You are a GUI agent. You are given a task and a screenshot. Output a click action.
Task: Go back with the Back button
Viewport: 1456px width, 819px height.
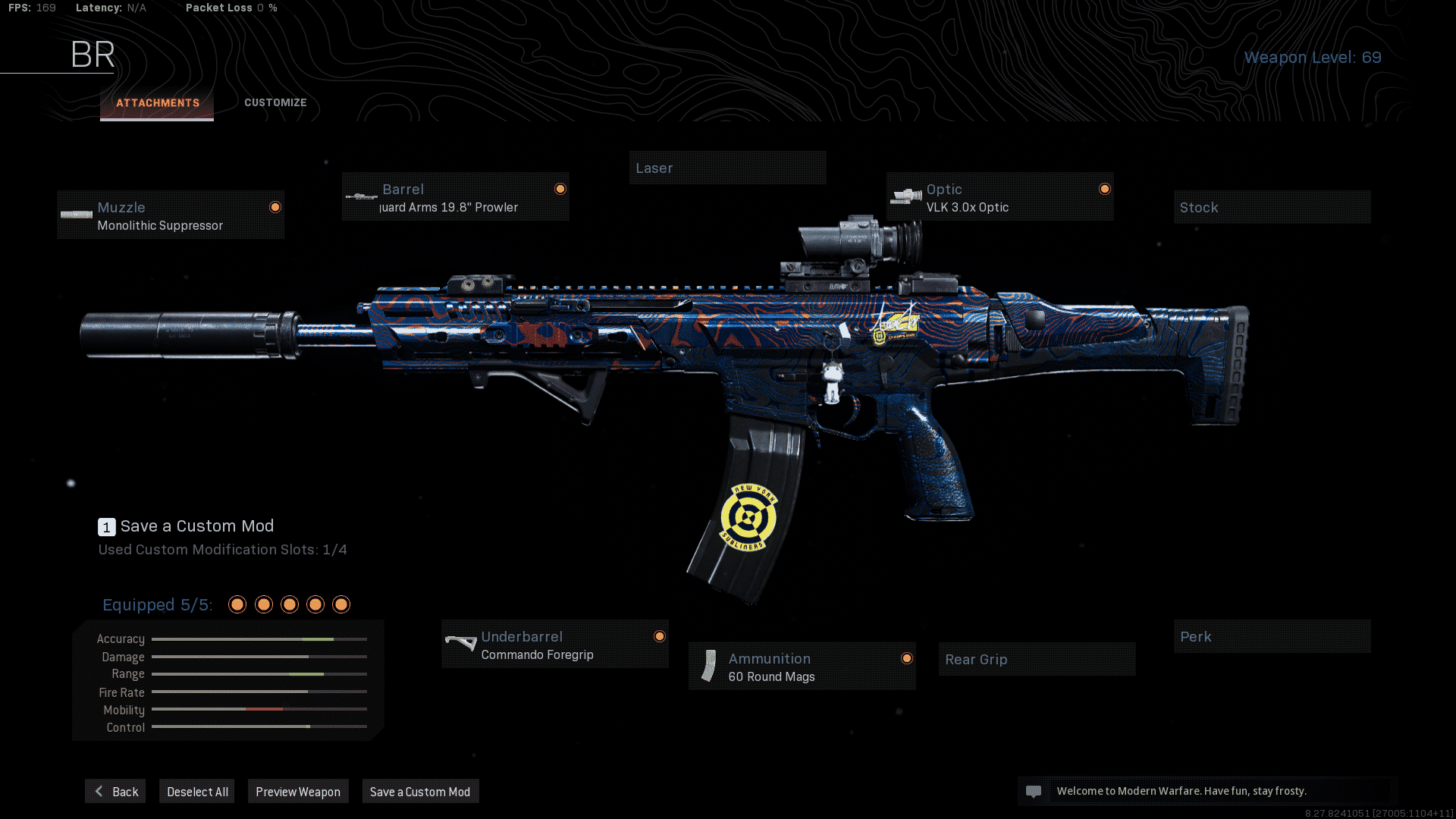click(115, 792)
